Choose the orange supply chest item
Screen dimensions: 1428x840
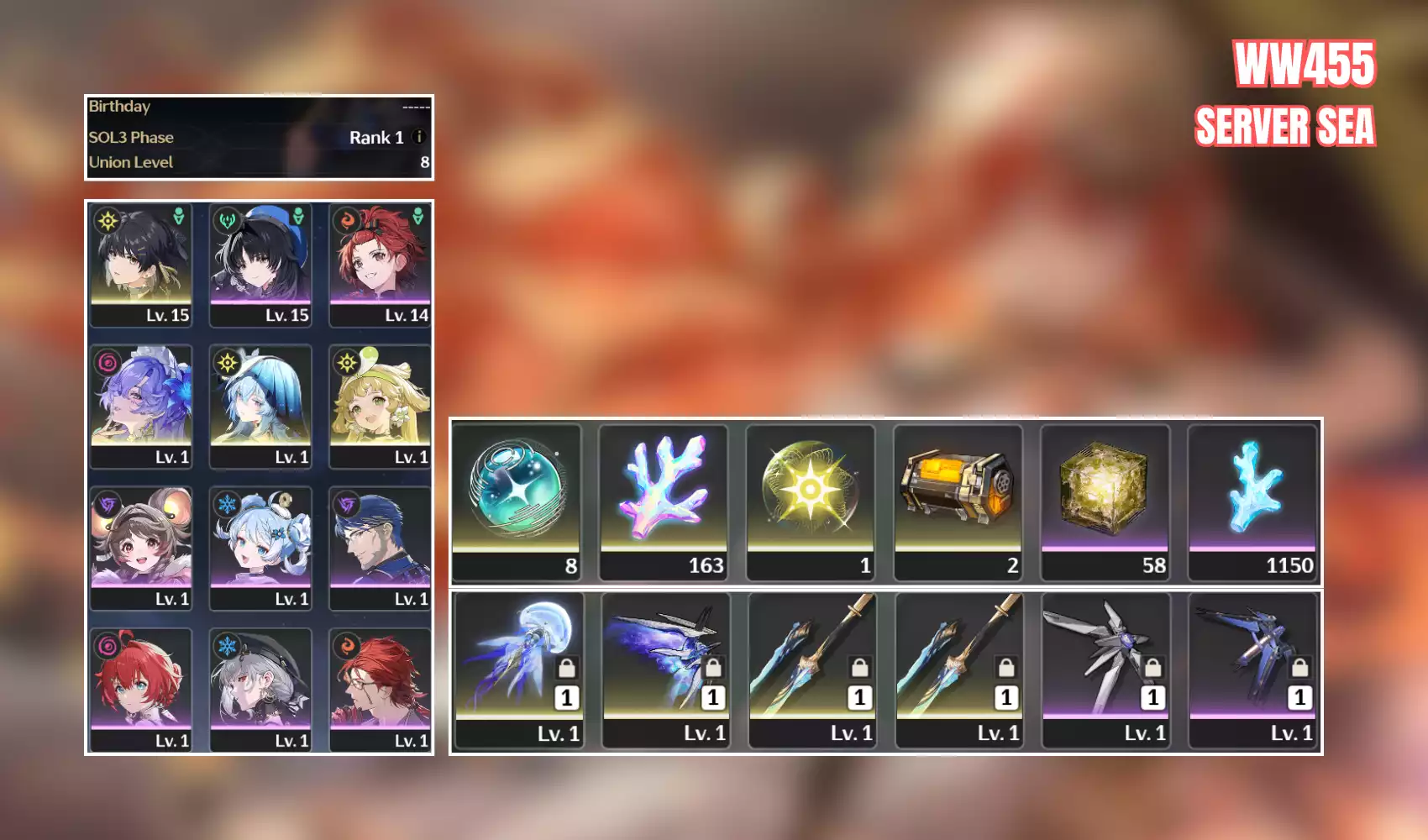point(958,501)
